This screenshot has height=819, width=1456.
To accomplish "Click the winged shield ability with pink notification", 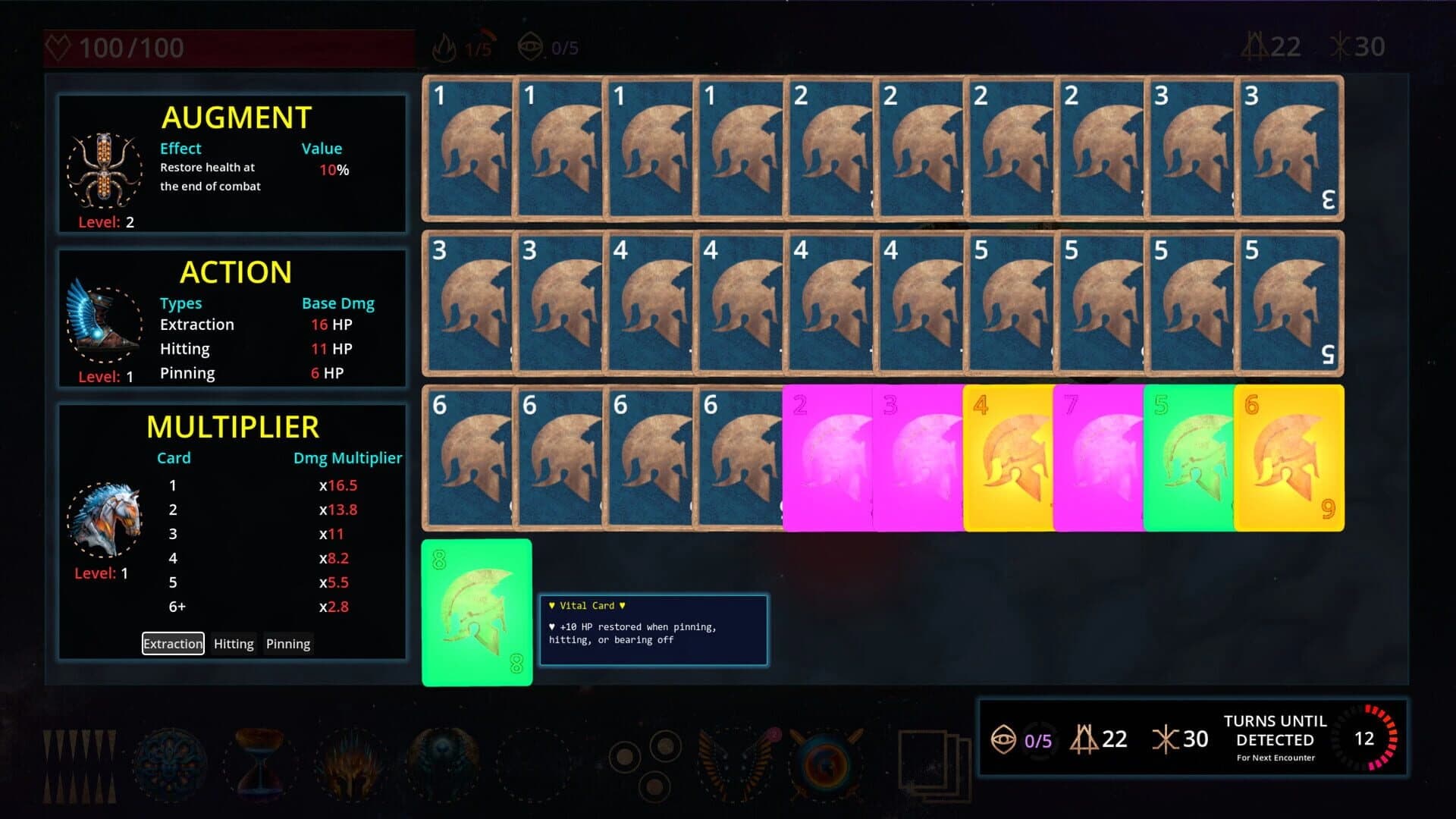I will 734,761.
